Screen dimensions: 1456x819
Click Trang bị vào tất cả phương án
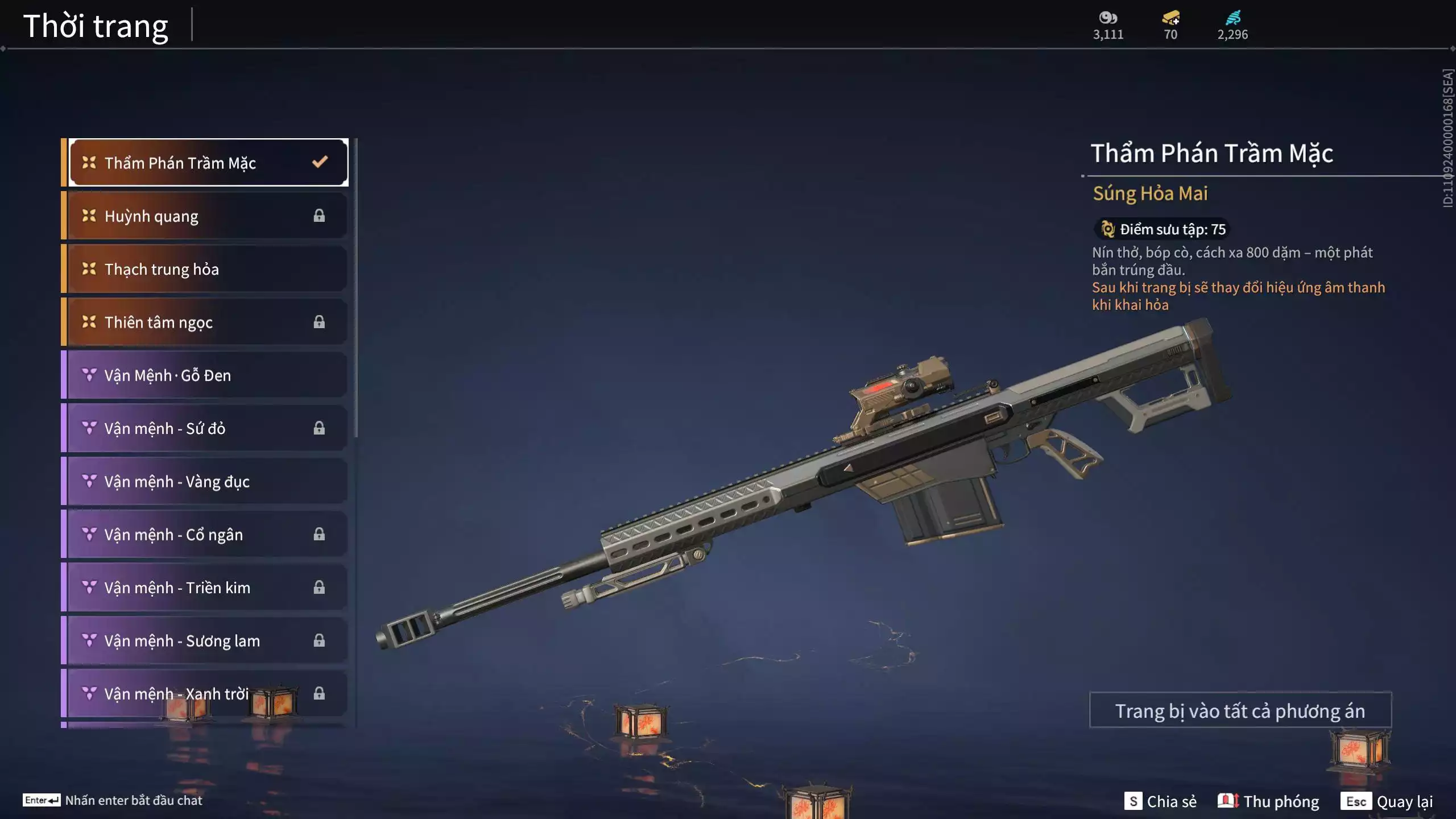1240,710
